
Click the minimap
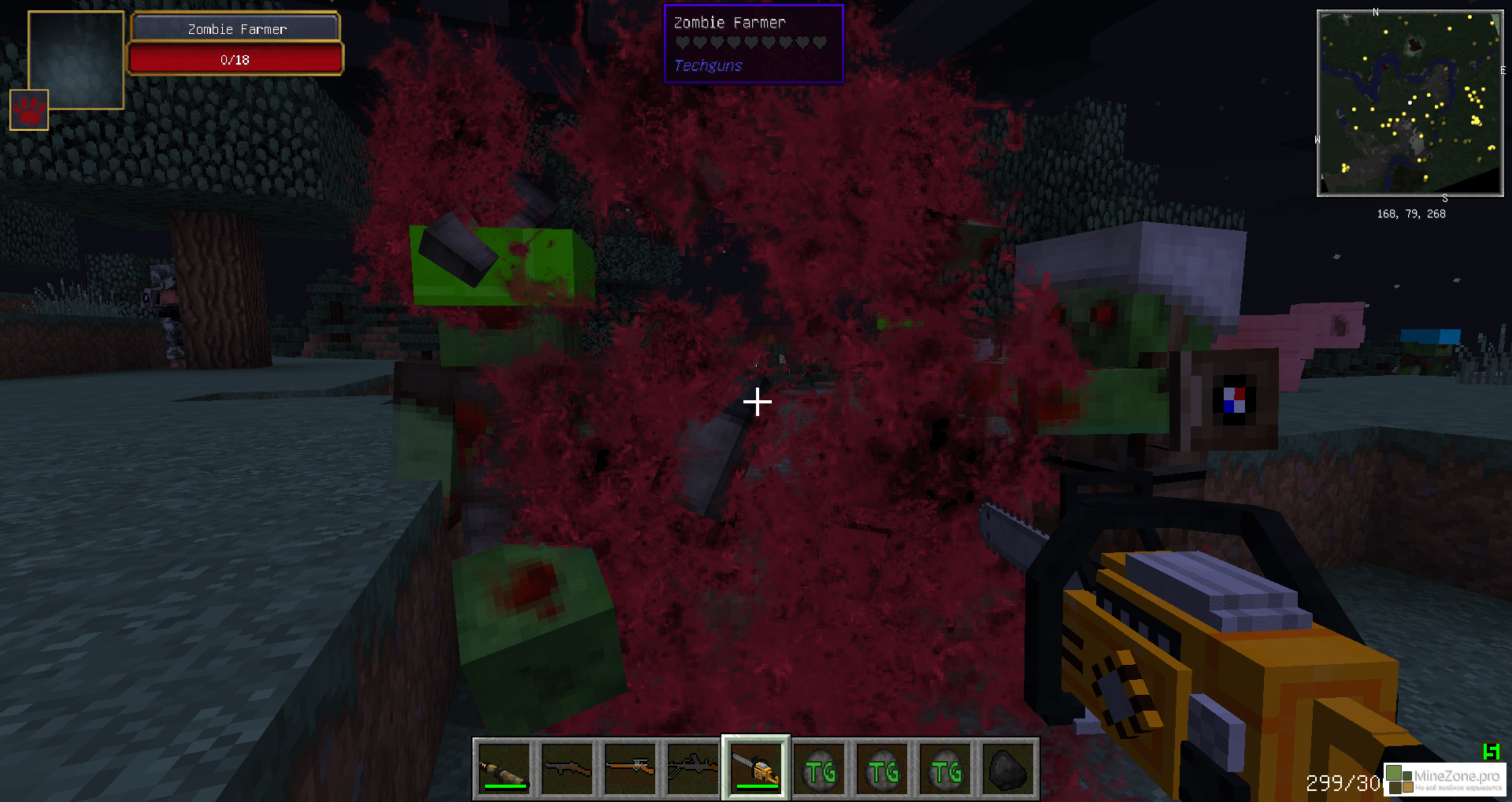click(1410, 103)
